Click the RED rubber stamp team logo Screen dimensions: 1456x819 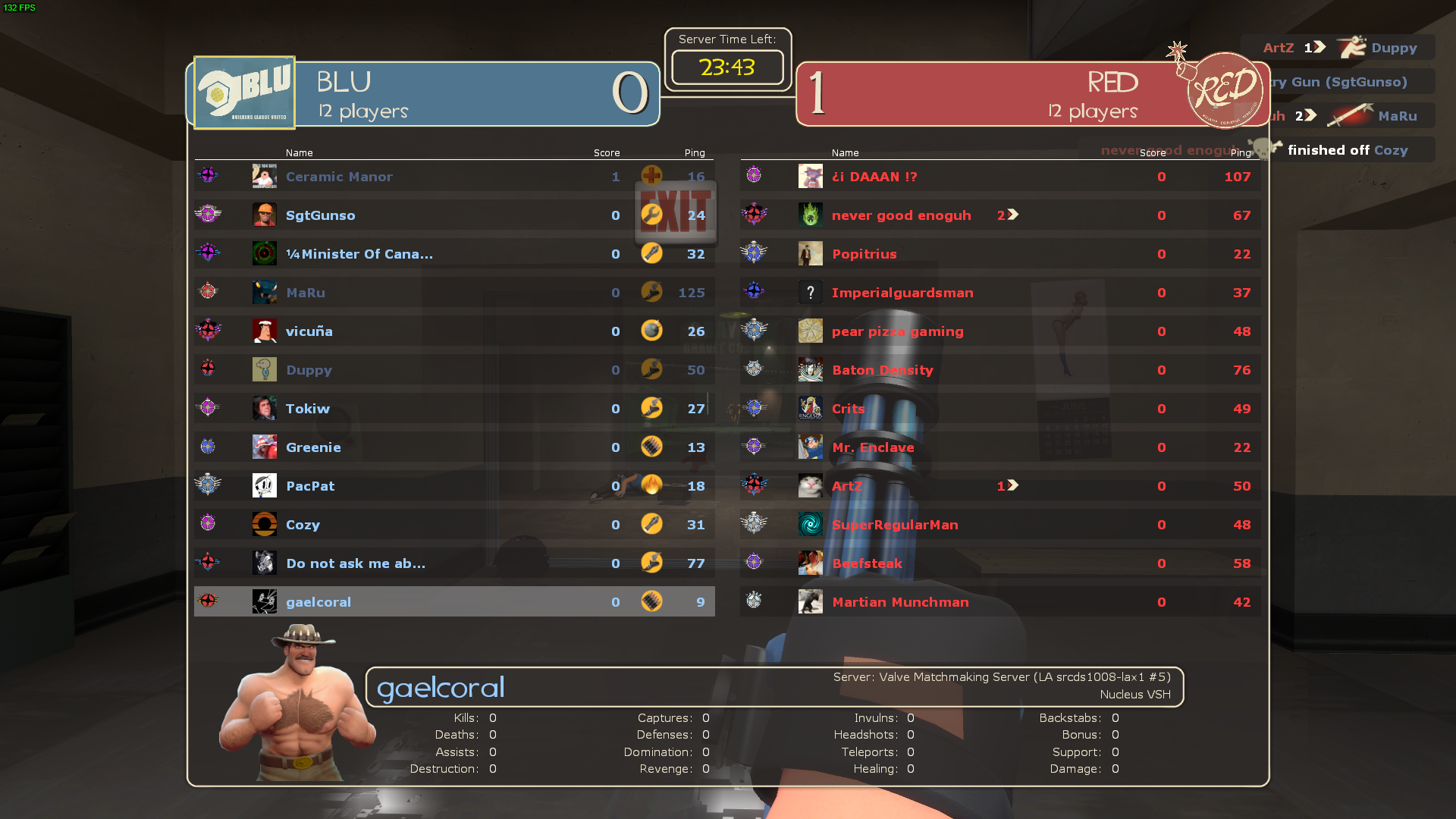click(x=1224, y=91)
